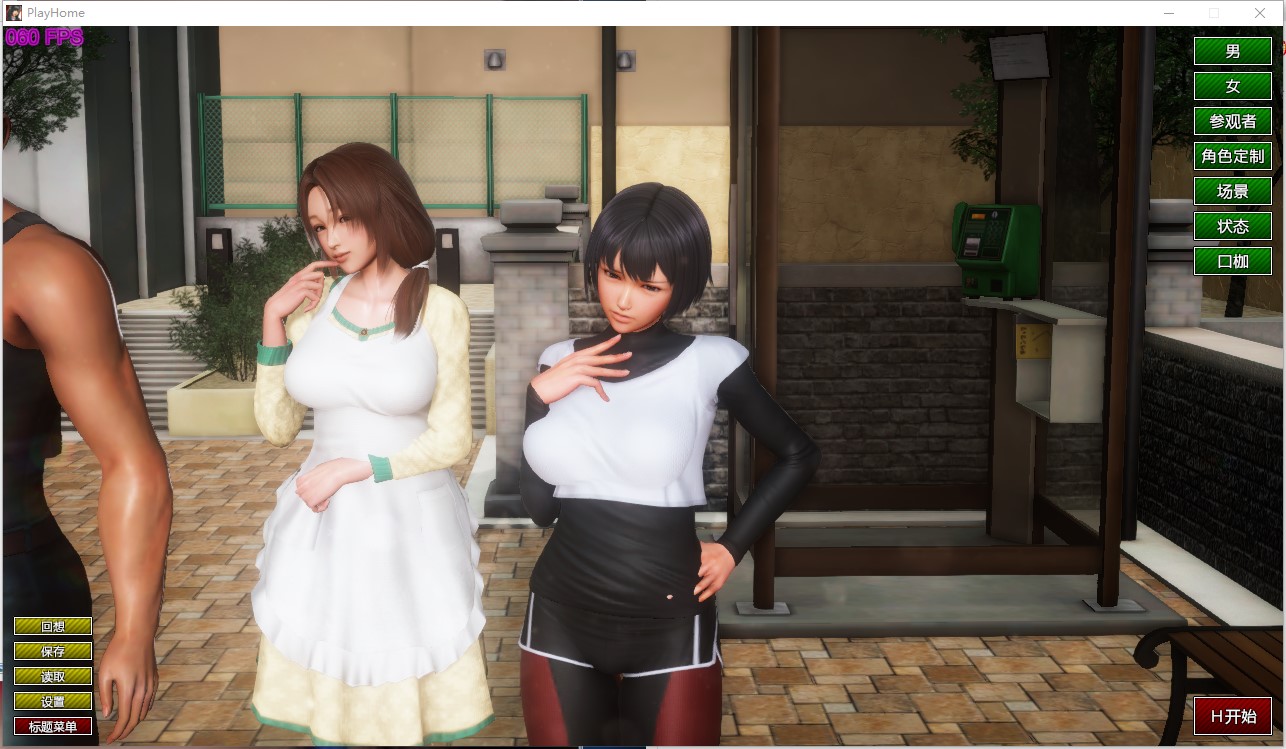Click the 保存 save button
Screen dimensions: 1286x749
coord(53,651)
